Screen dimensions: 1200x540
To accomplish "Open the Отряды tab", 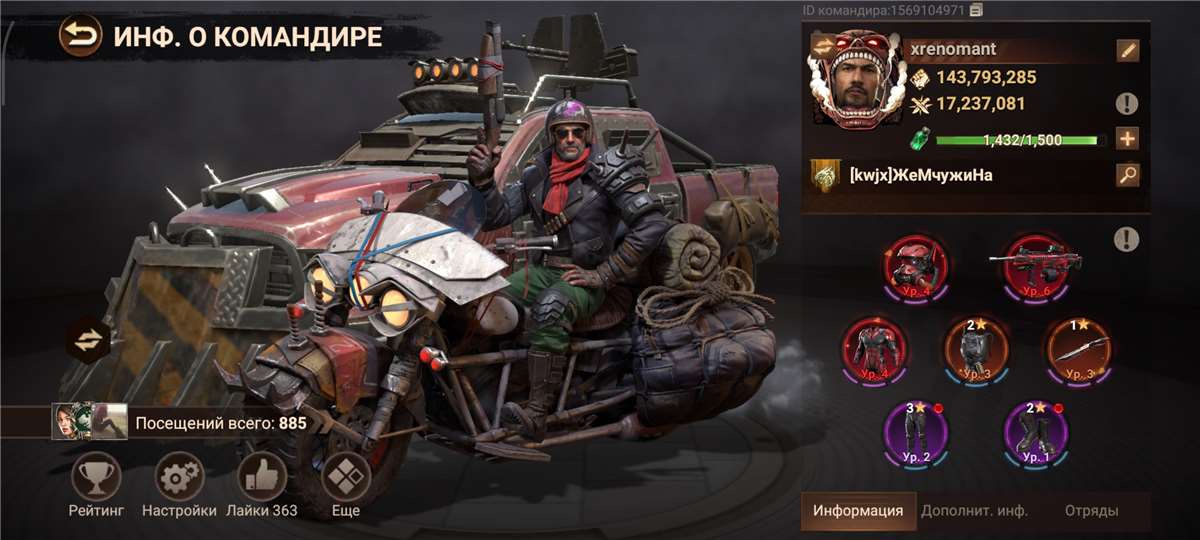I will [x=1091, y=510].
